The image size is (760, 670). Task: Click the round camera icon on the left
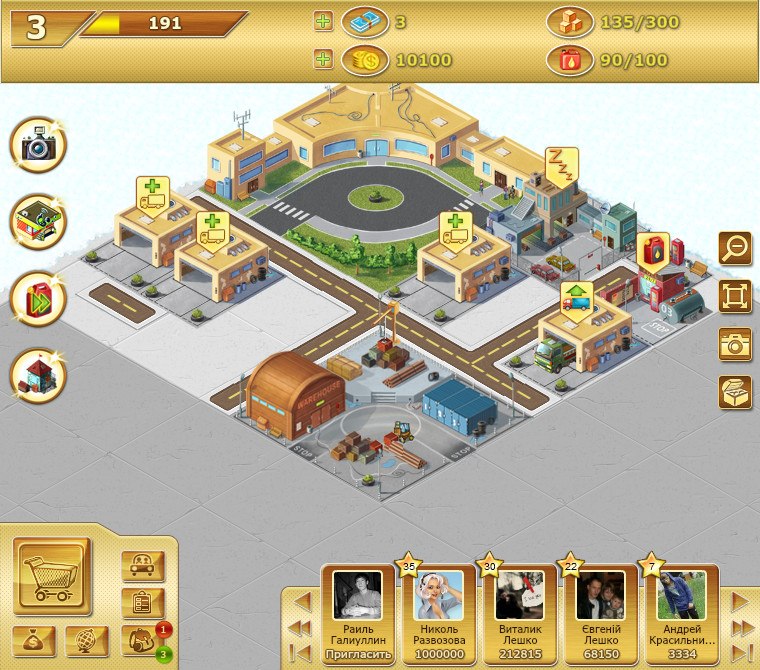[x=38, y=146]
